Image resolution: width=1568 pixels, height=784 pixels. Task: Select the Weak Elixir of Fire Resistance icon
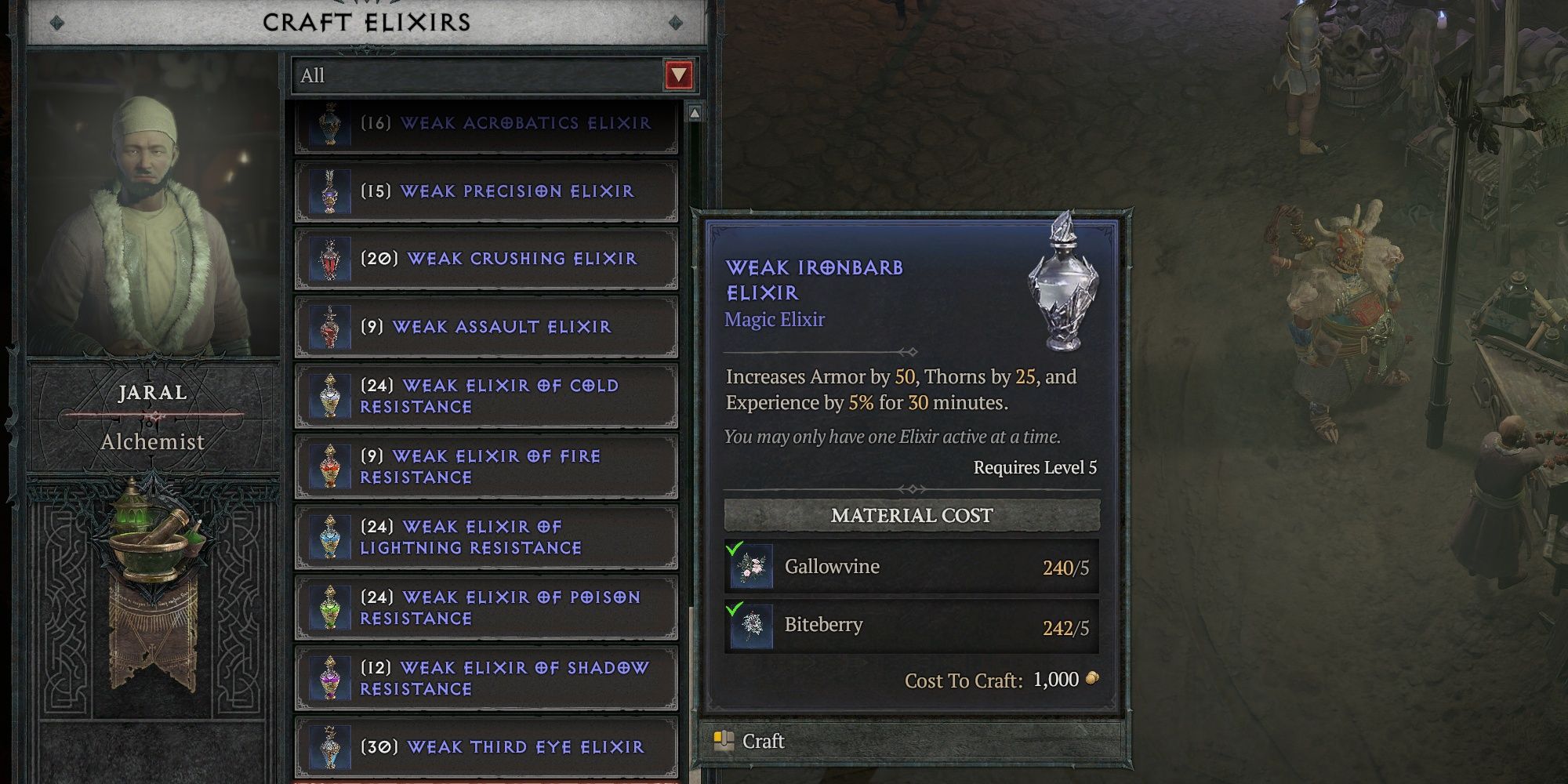[x=332, y=464]
